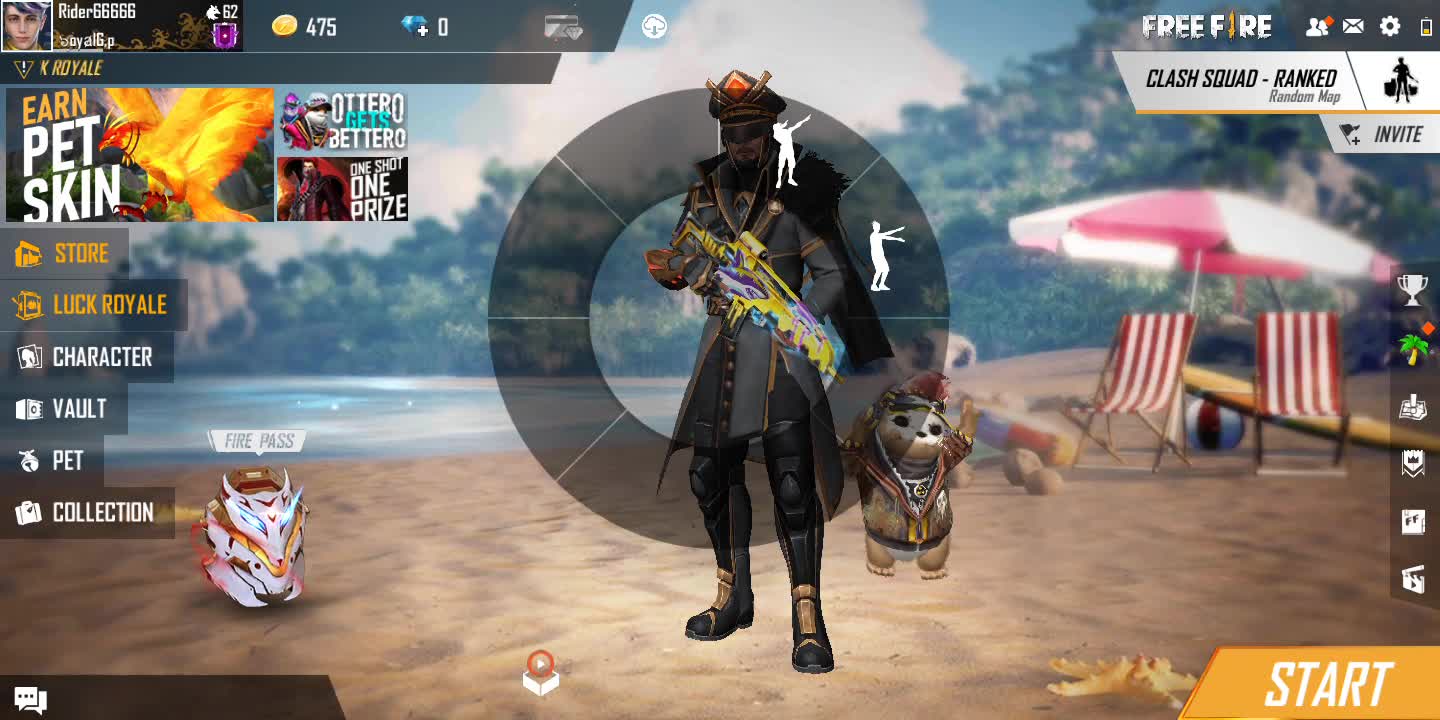Tap the cloud download icon

coord(654,27)
